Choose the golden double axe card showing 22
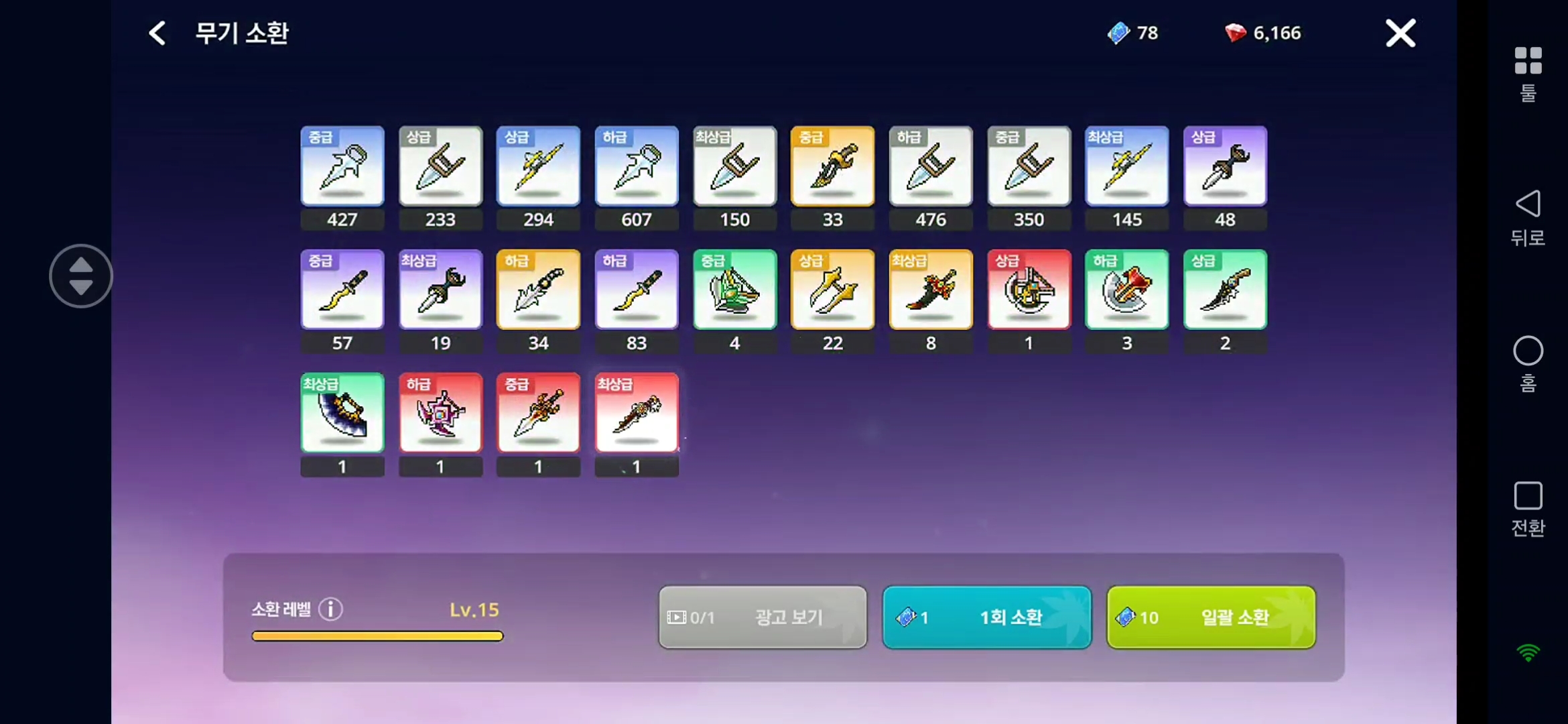 coord(832,290)
